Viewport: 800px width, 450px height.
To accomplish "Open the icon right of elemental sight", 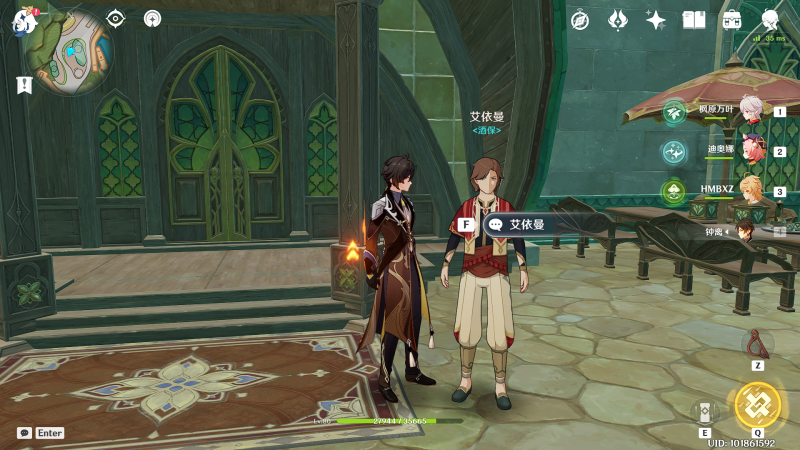I will [x=152, y=18].
